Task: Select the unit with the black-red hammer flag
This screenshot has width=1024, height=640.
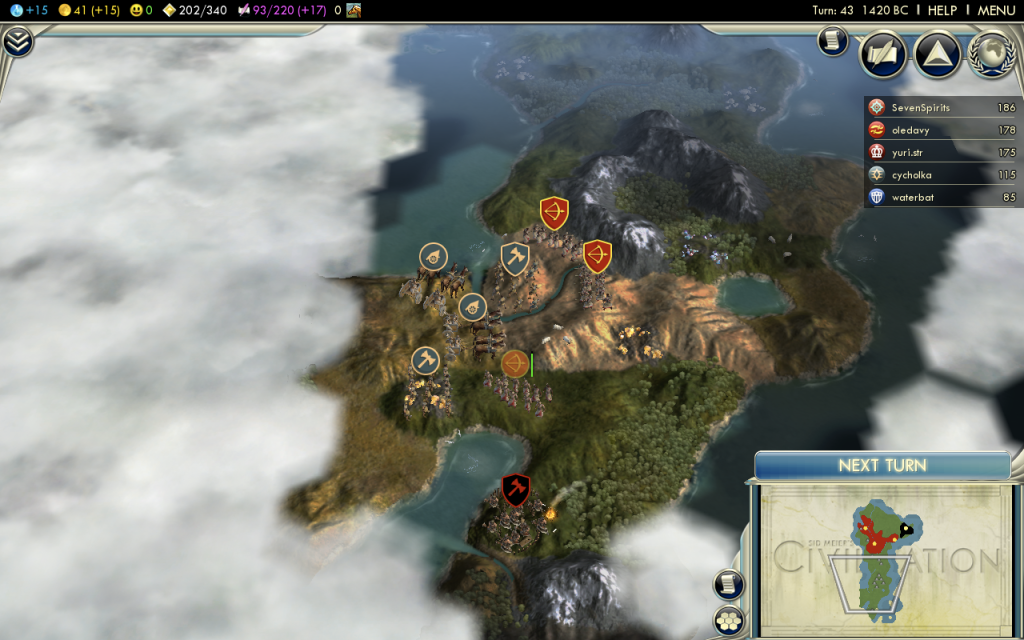Action: coord(515,489)
